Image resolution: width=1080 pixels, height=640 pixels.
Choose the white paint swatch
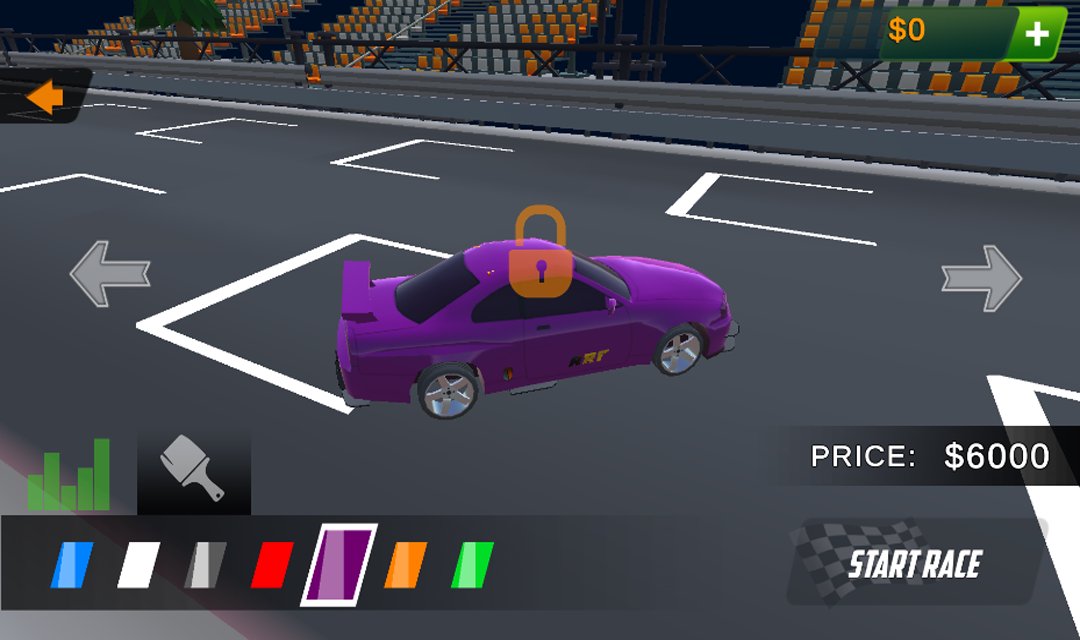[138, 565]
